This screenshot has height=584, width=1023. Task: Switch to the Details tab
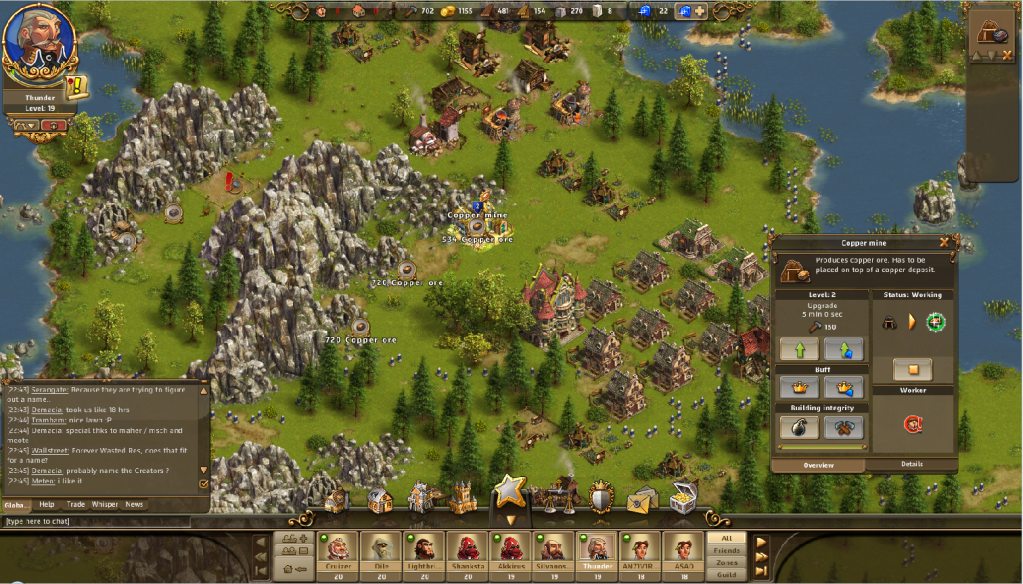click(x=911, y=464)
